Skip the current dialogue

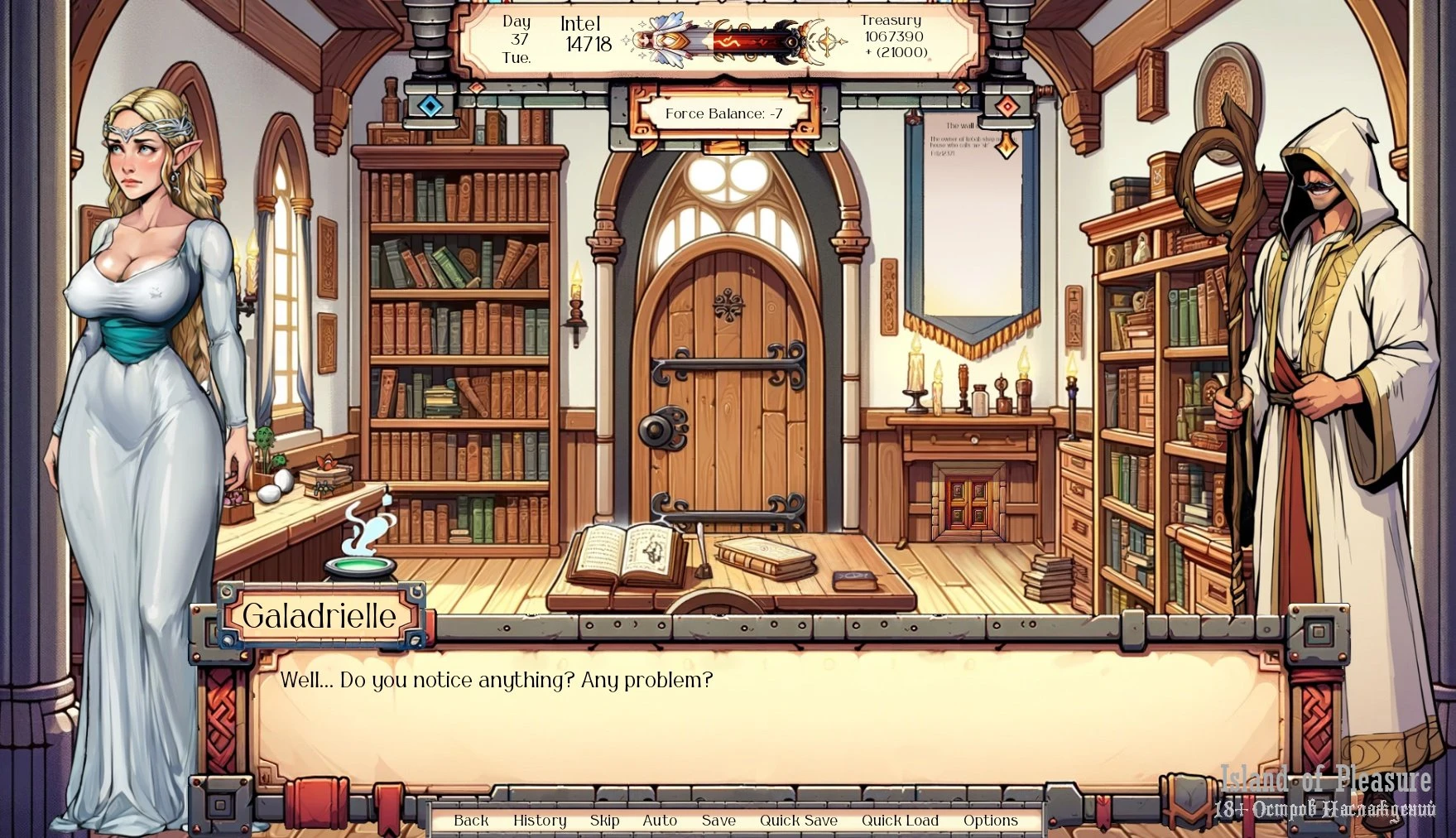pos(604,820)
